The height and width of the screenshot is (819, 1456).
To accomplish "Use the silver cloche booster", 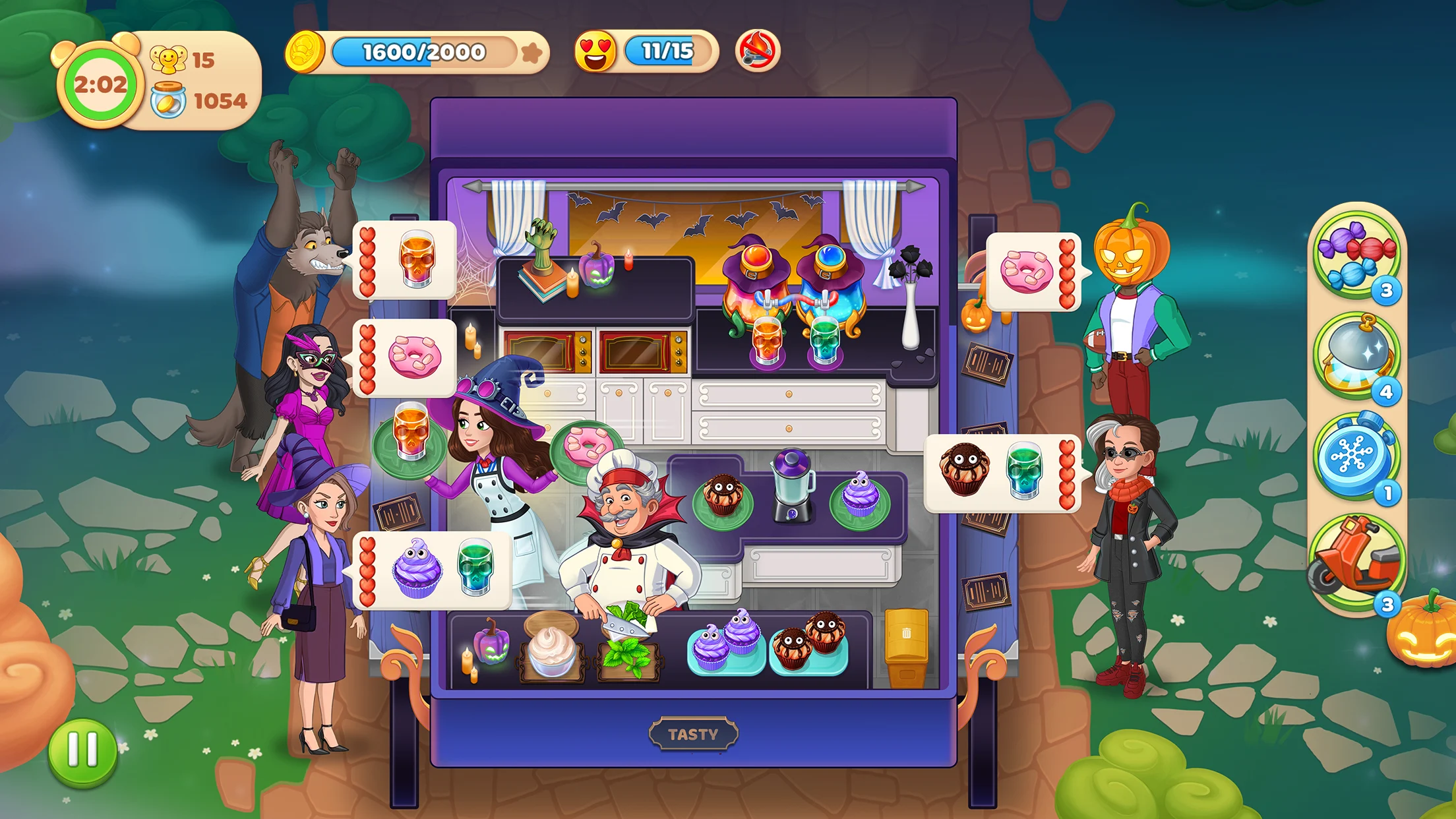I will pyautogui.click(x=1355, y=356).
